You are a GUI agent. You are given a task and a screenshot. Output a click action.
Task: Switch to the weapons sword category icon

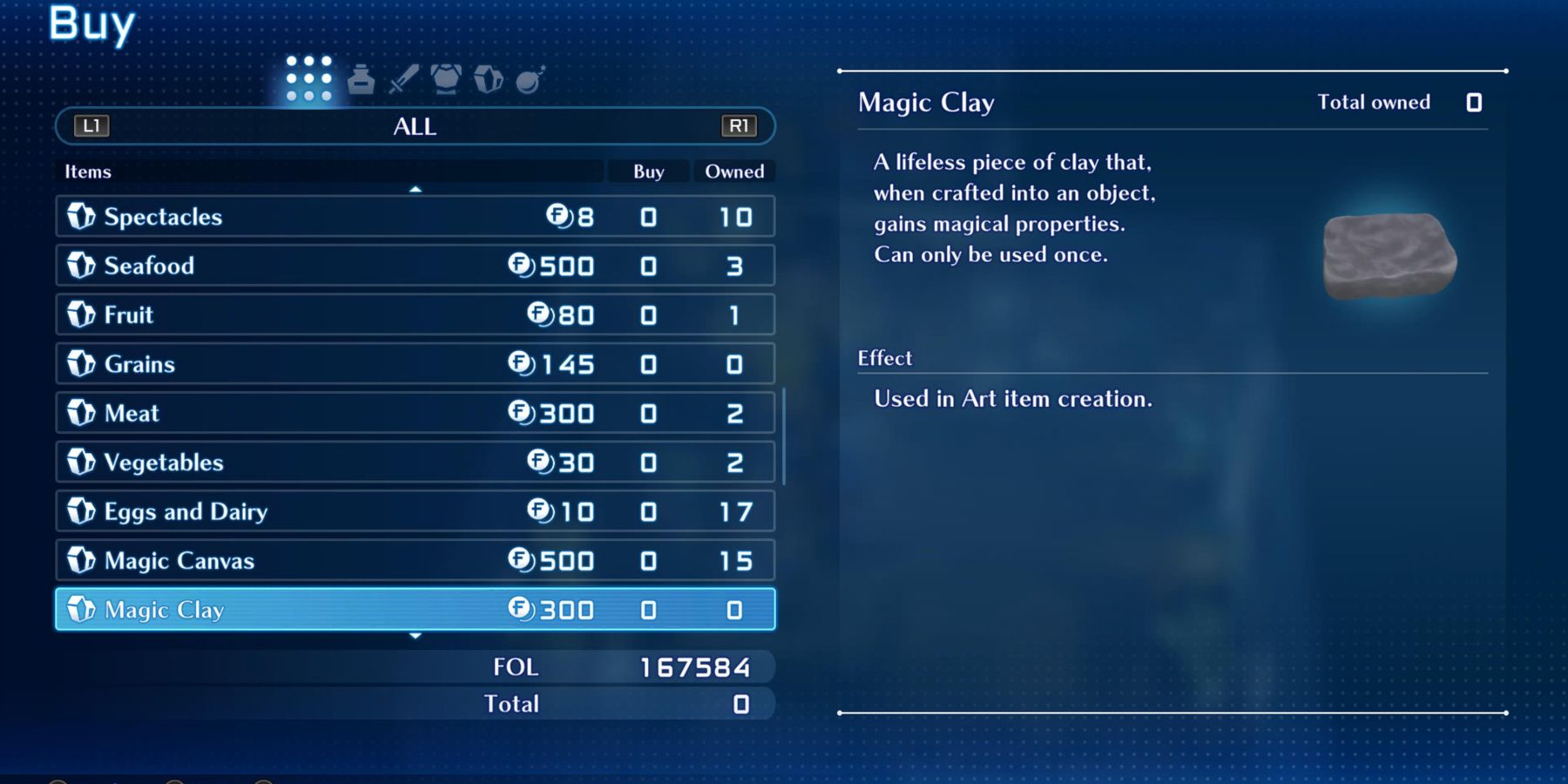click(402, 78)
